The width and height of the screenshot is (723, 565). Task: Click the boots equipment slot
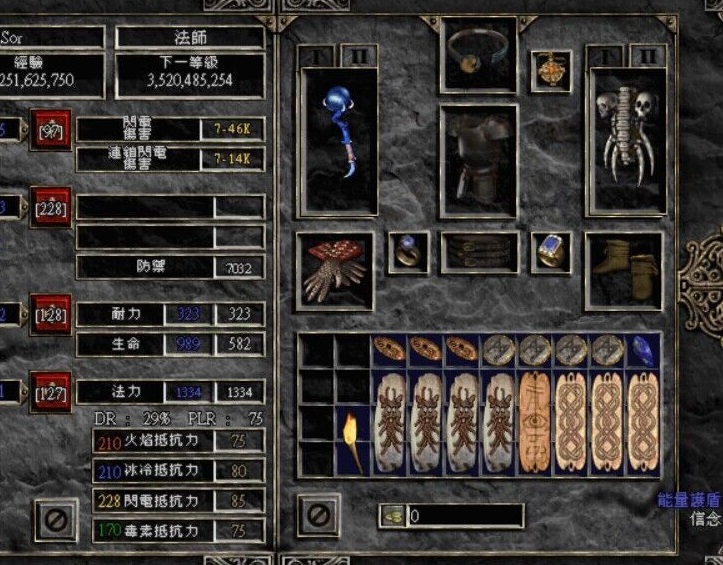624,269
